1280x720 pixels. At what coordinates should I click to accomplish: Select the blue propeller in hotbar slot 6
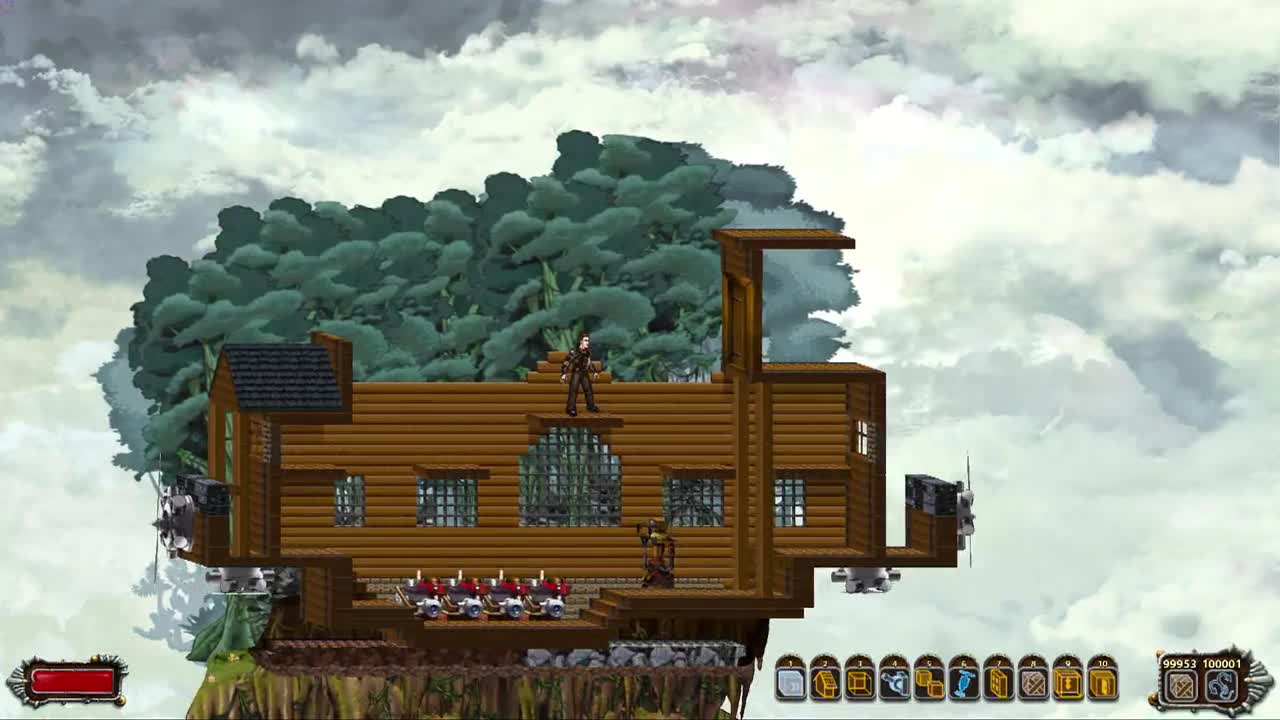963,685
